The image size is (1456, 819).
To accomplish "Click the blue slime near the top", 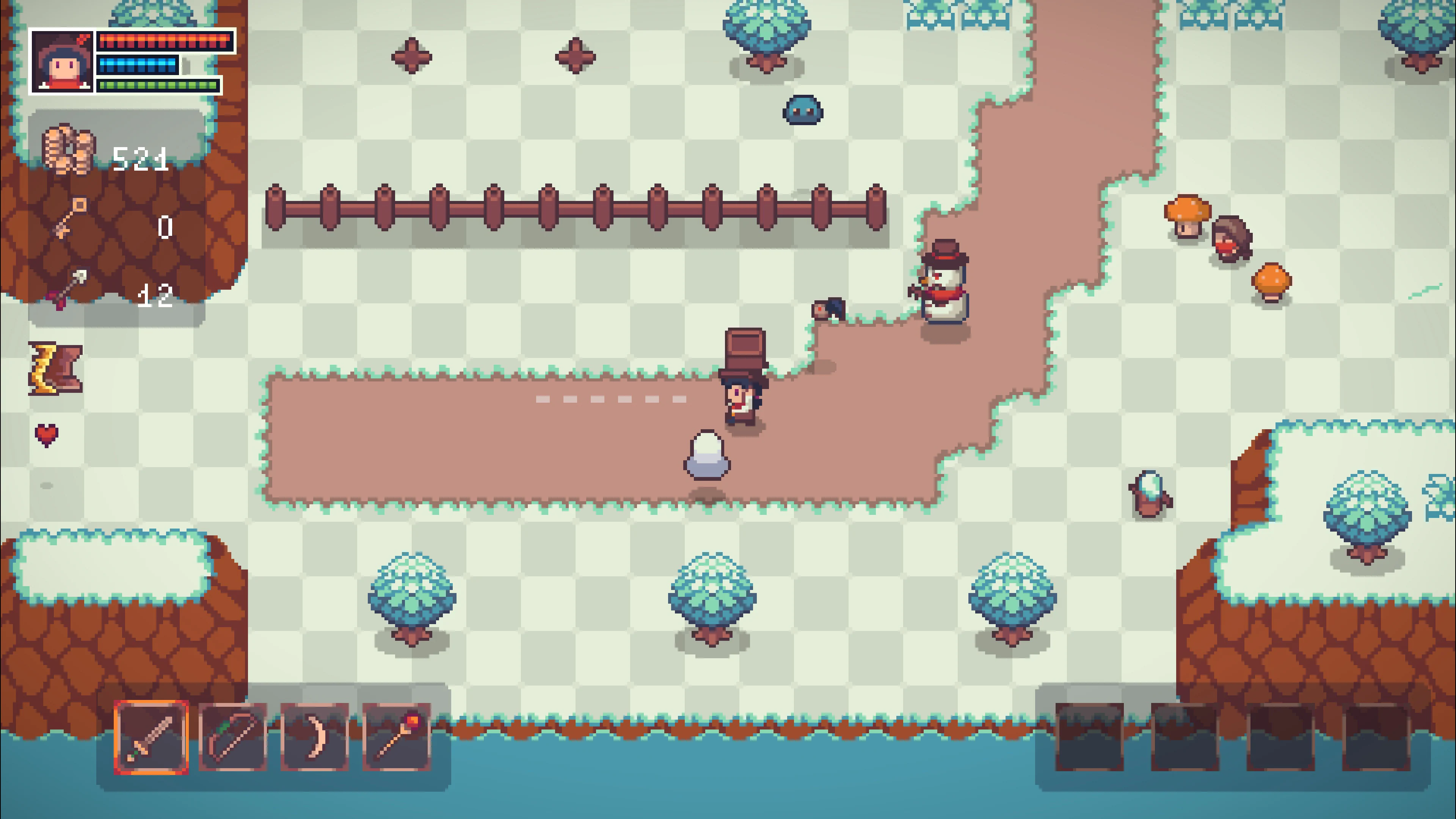I will coord(803,111).
